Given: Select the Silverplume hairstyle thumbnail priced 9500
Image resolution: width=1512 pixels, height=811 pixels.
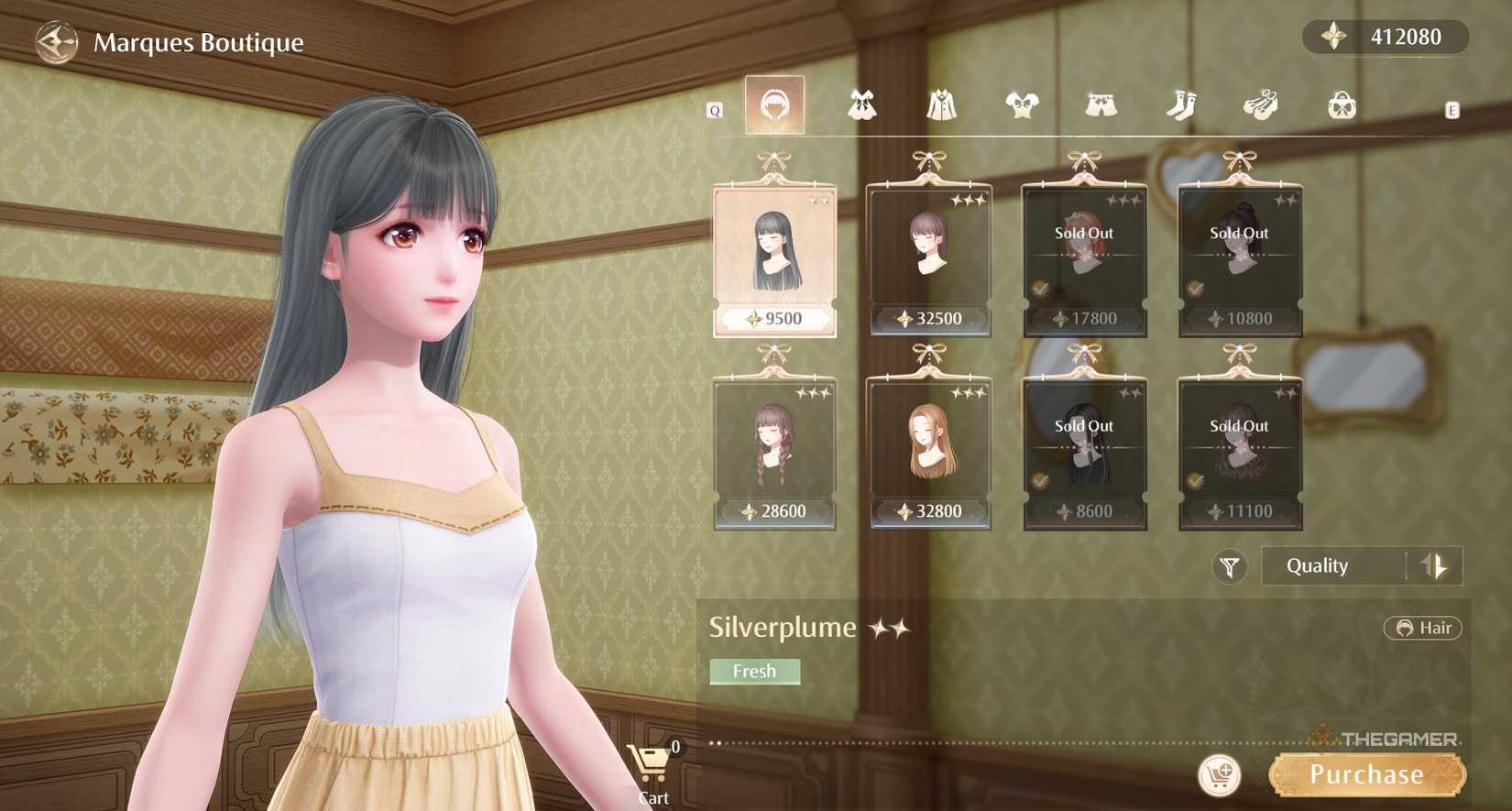Looking at the screenshot, I should point(774,247).
